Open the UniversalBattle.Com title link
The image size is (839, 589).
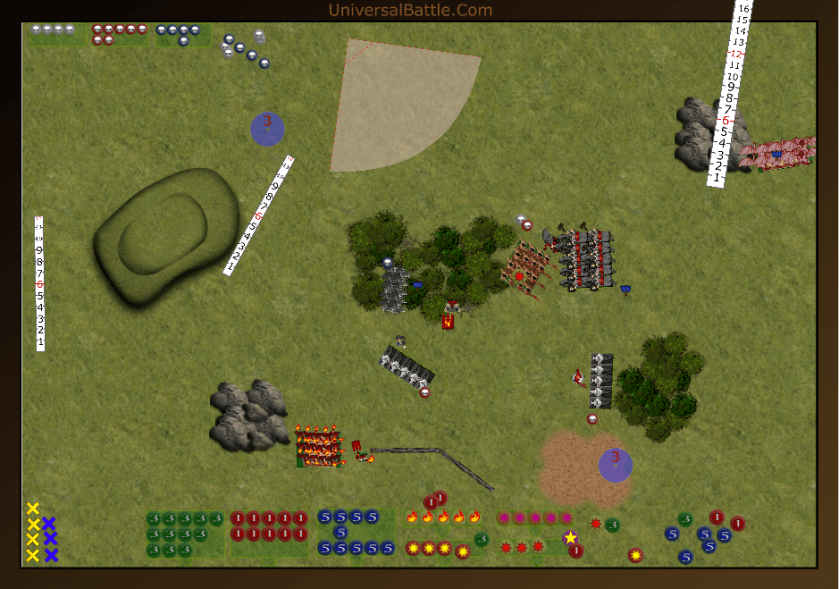410,11
